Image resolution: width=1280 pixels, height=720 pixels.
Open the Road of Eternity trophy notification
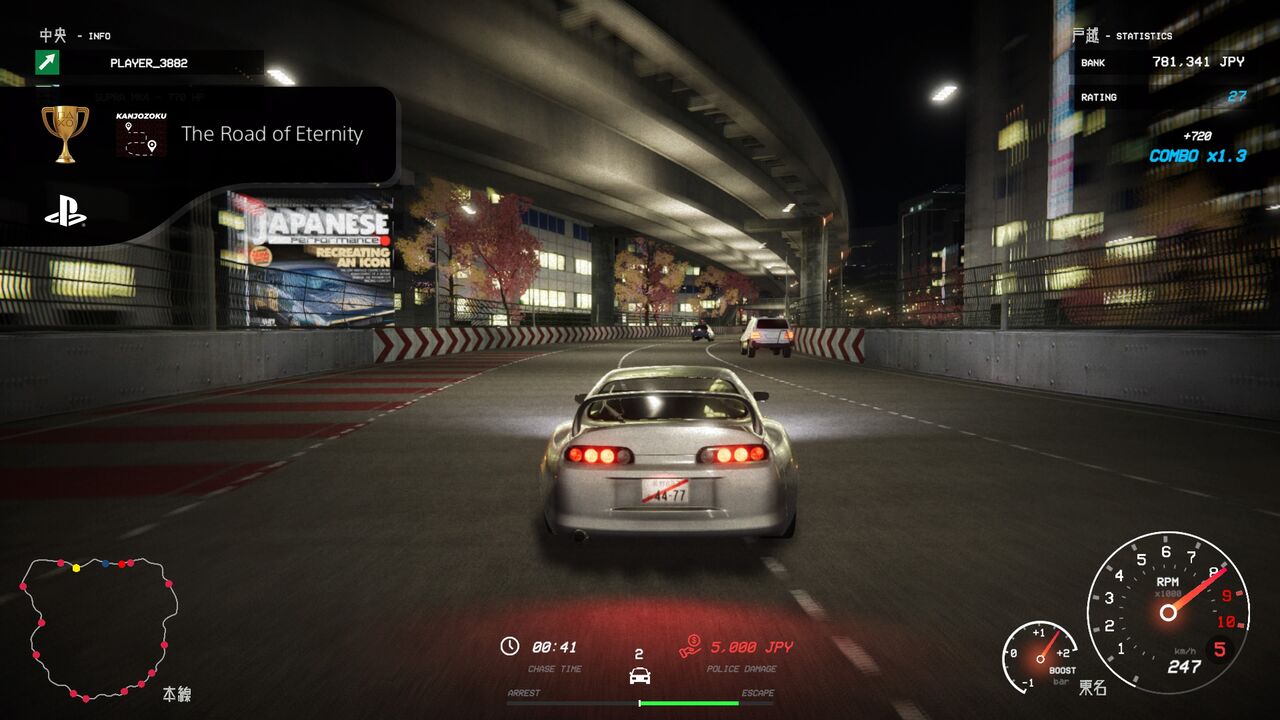[271, 134]
